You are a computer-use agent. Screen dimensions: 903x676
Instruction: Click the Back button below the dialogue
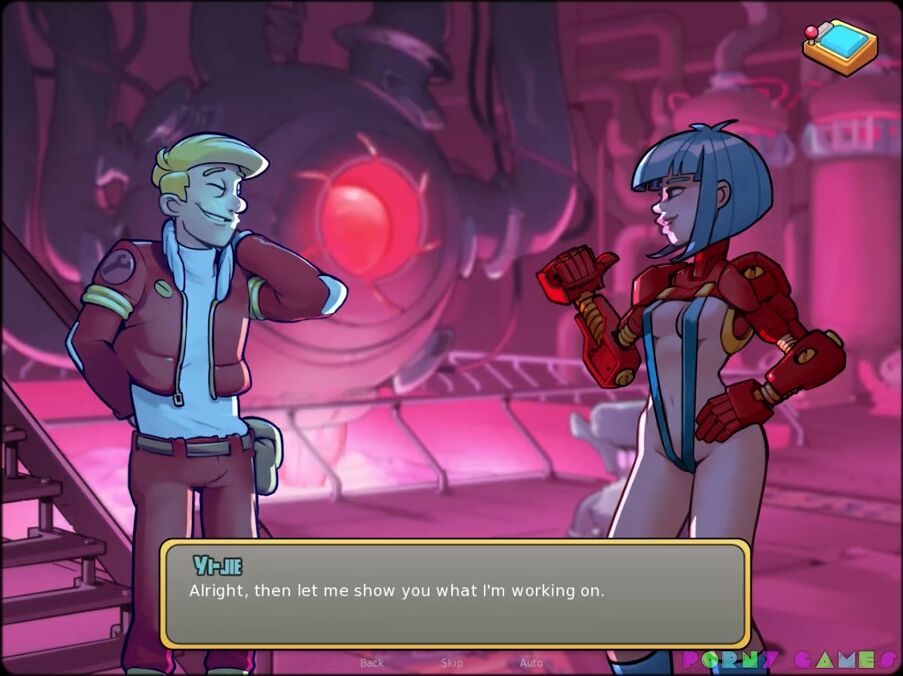372,663
